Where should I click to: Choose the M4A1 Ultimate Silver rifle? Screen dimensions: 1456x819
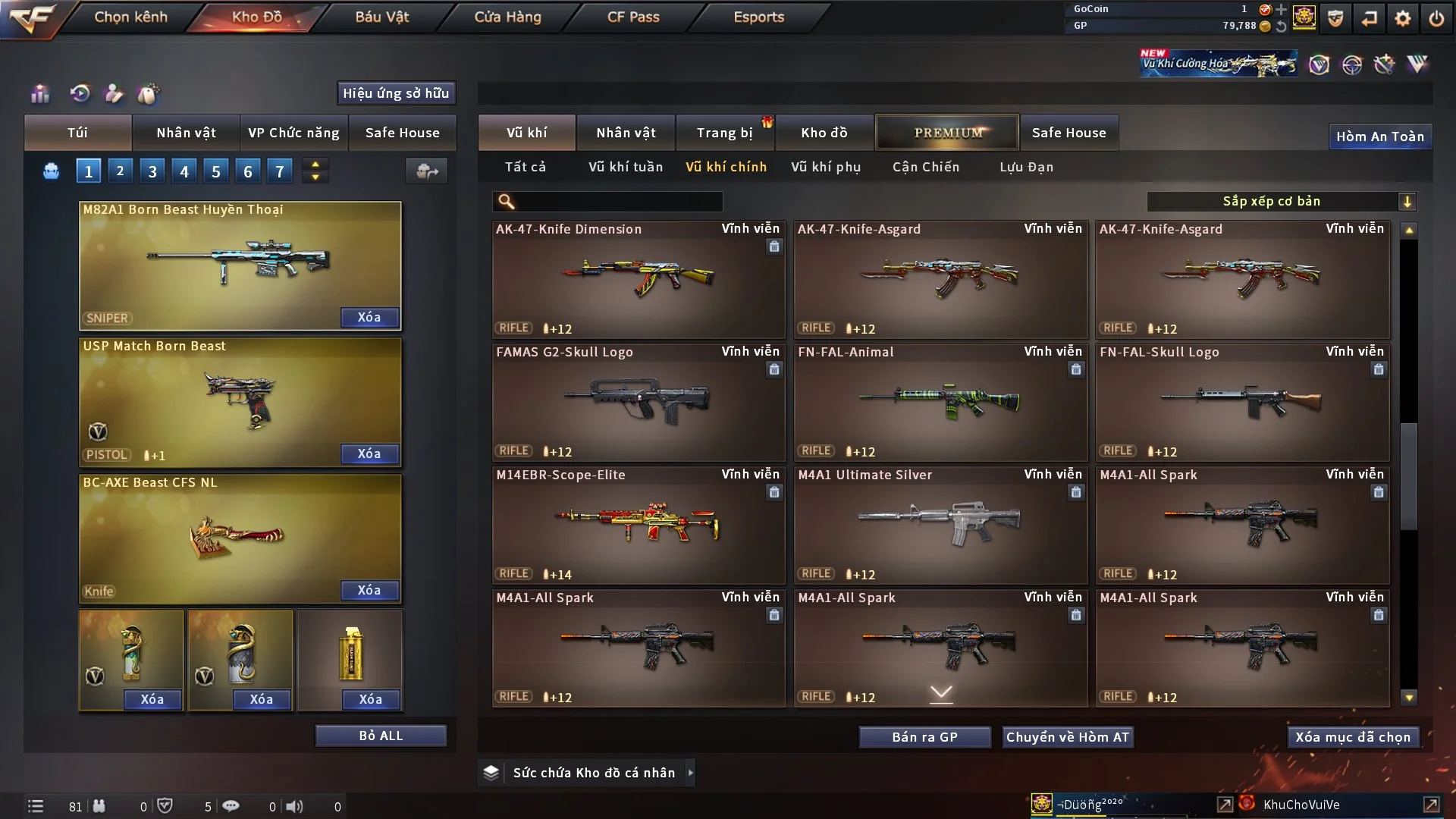point(940,525)
